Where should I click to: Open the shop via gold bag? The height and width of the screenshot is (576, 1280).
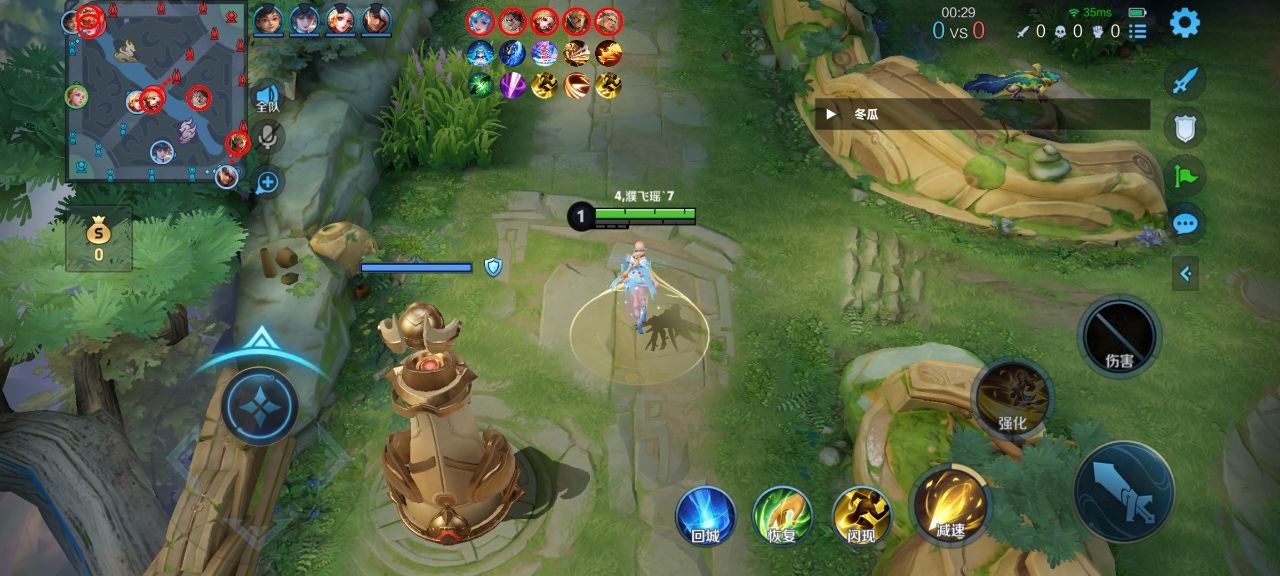tap(98, 238)
